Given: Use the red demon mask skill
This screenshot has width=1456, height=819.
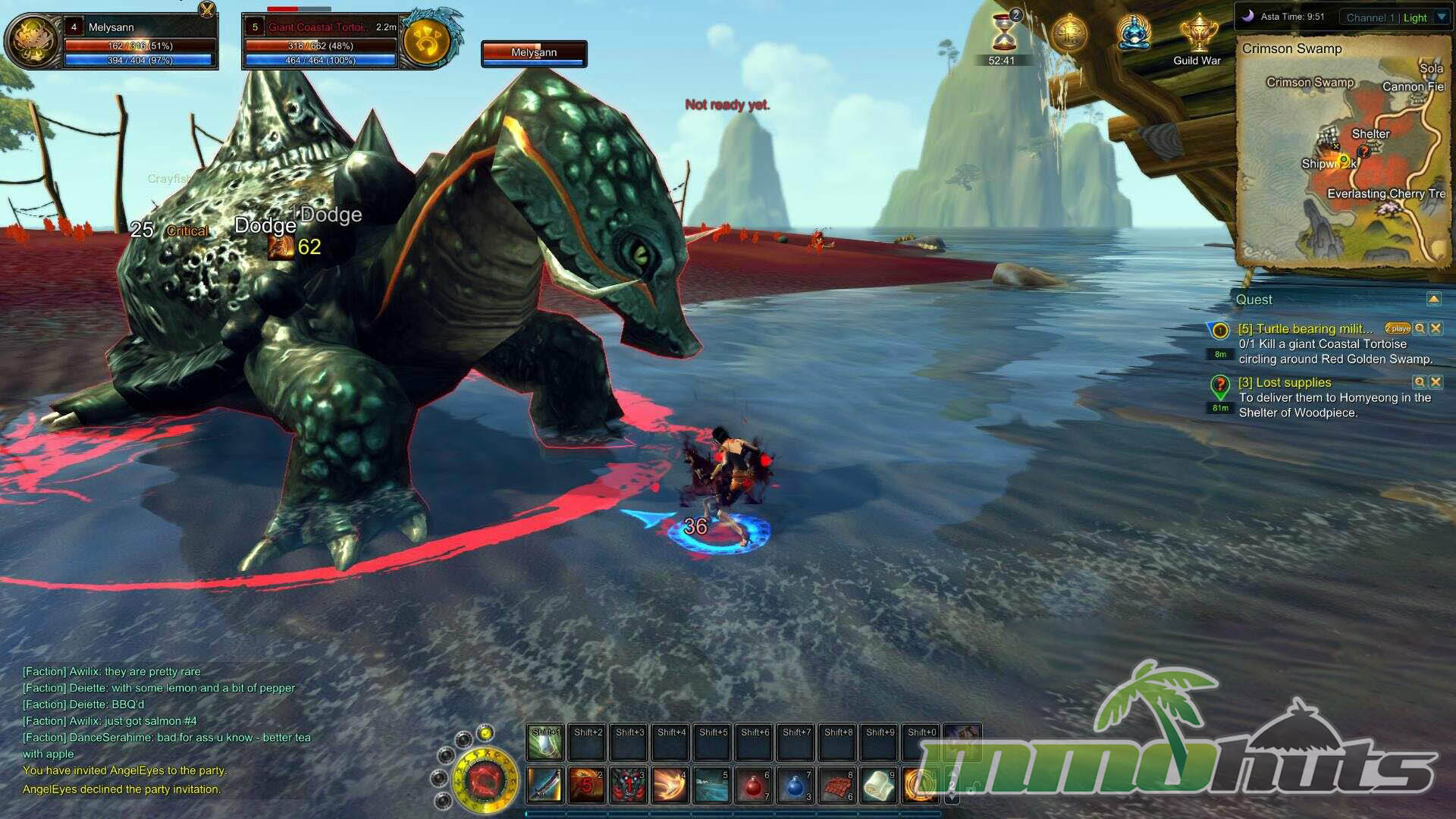Looking at the screenshot, I should coord(629,785).
